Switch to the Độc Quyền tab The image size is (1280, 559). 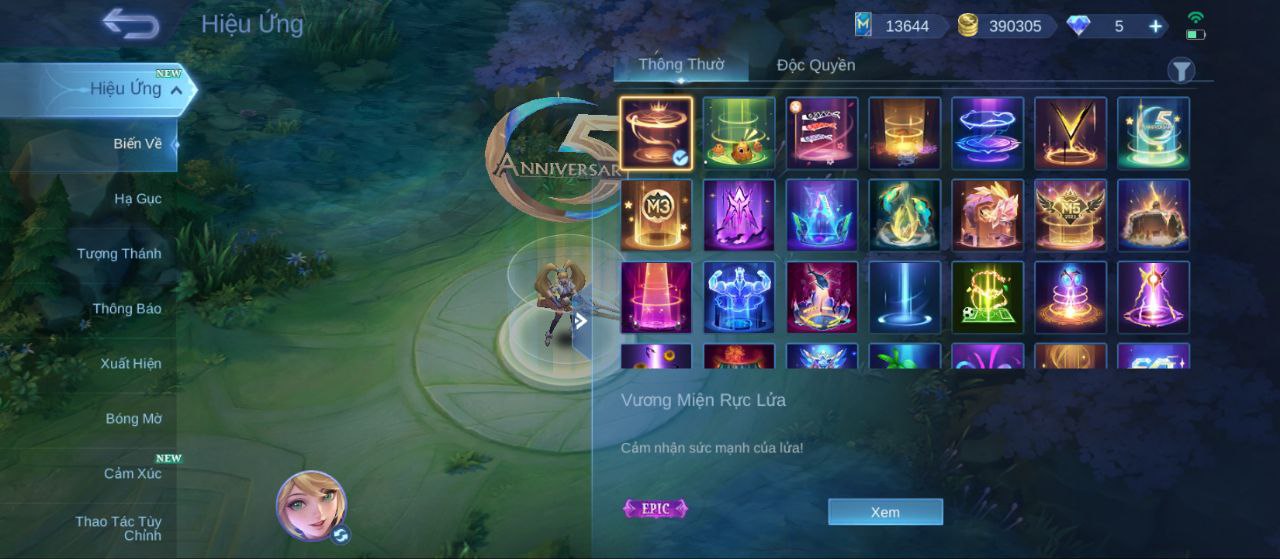(816, 65)
